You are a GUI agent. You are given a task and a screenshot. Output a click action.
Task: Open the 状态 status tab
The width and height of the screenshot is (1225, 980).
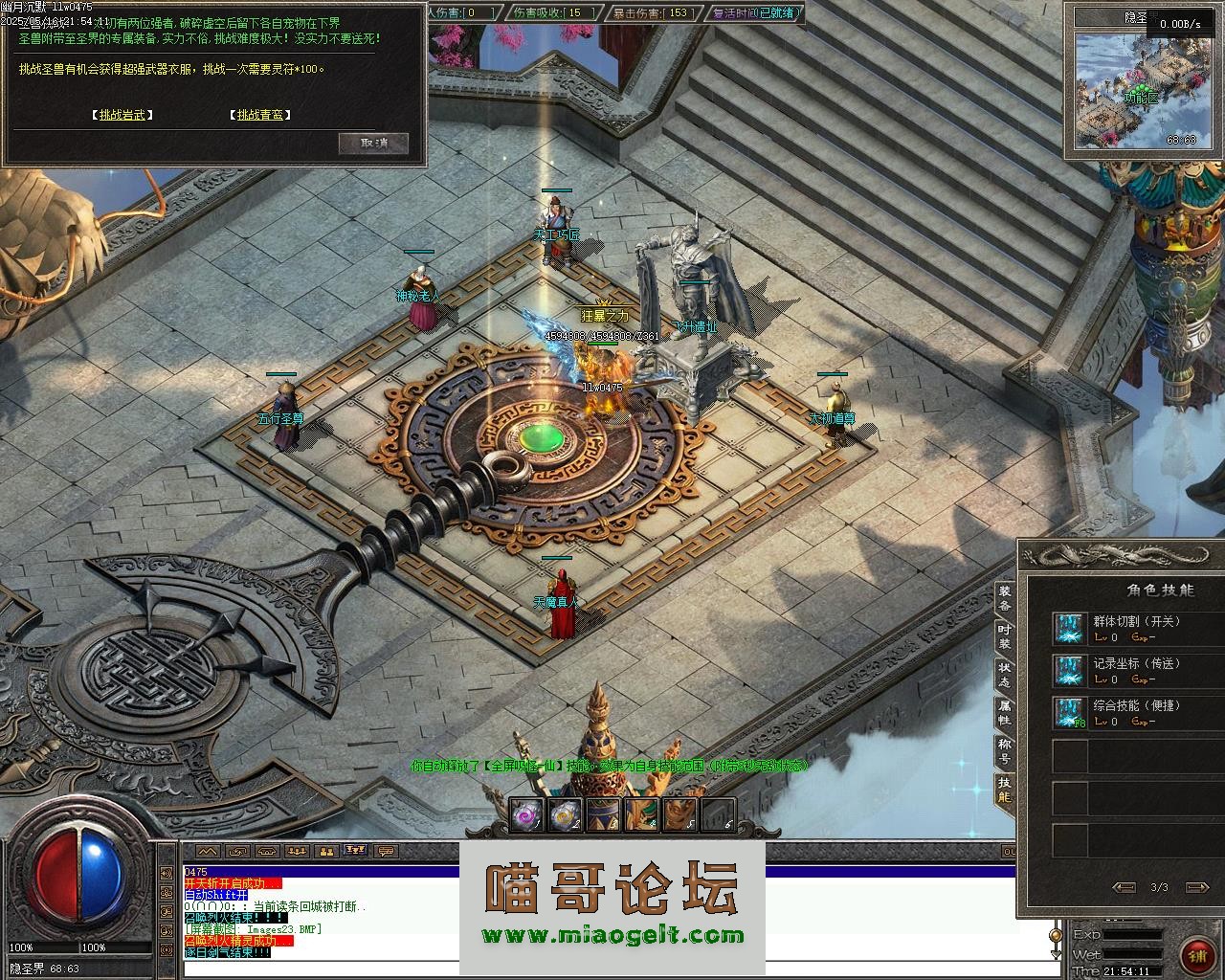point(1005,675)
